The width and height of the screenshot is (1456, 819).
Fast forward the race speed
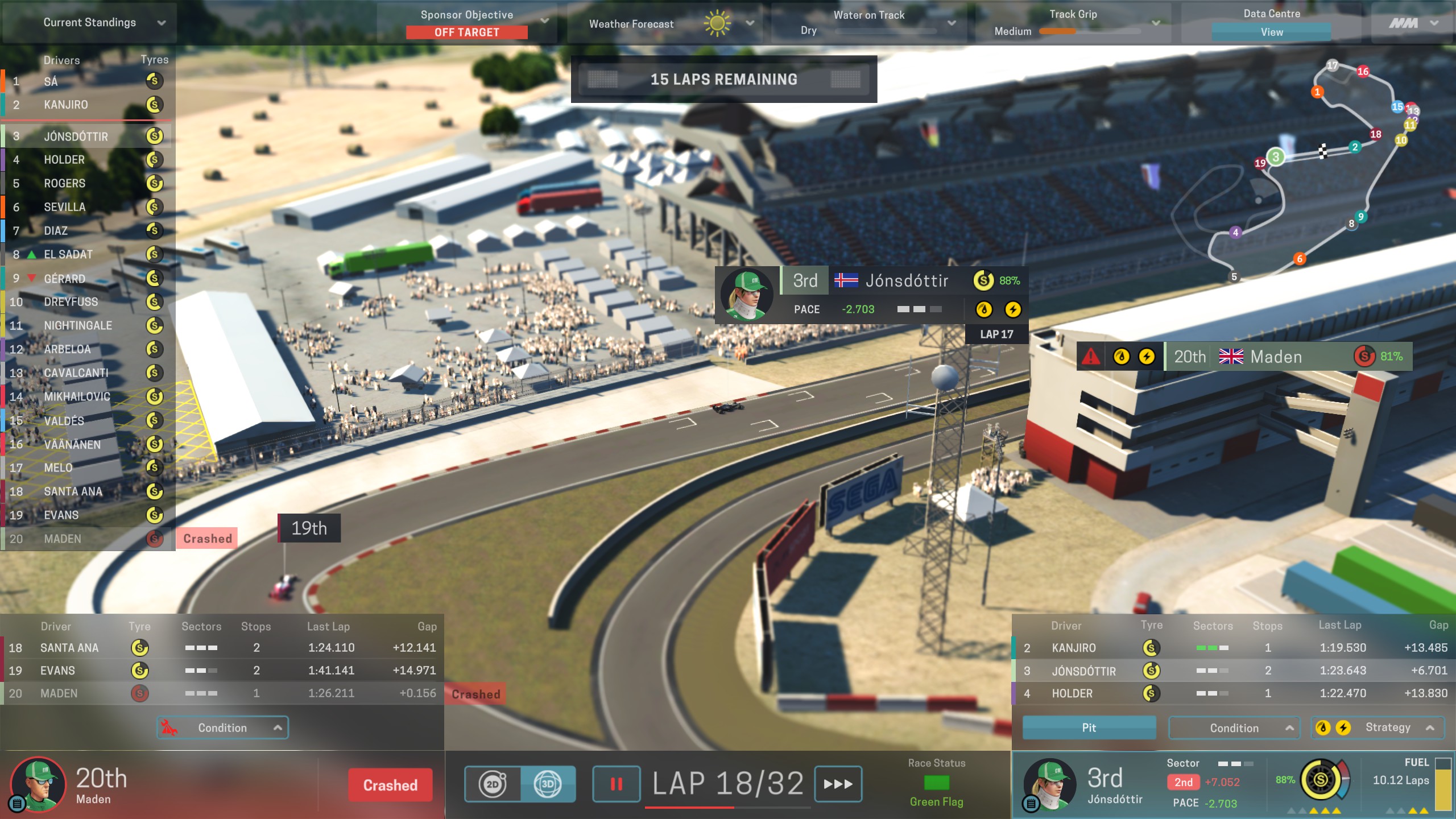point(838,784)
